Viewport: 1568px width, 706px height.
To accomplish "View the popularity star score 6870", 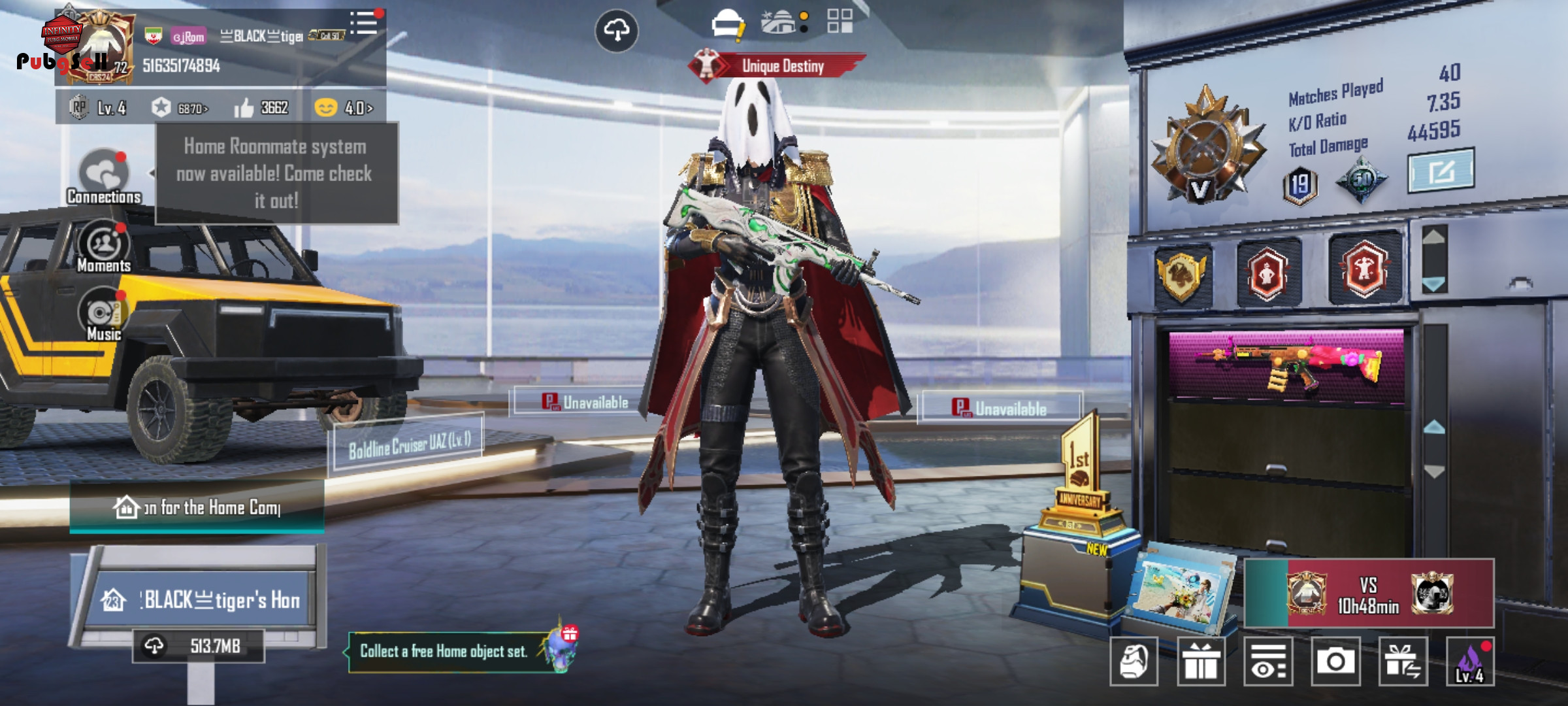I will click(x=180, y=108).
